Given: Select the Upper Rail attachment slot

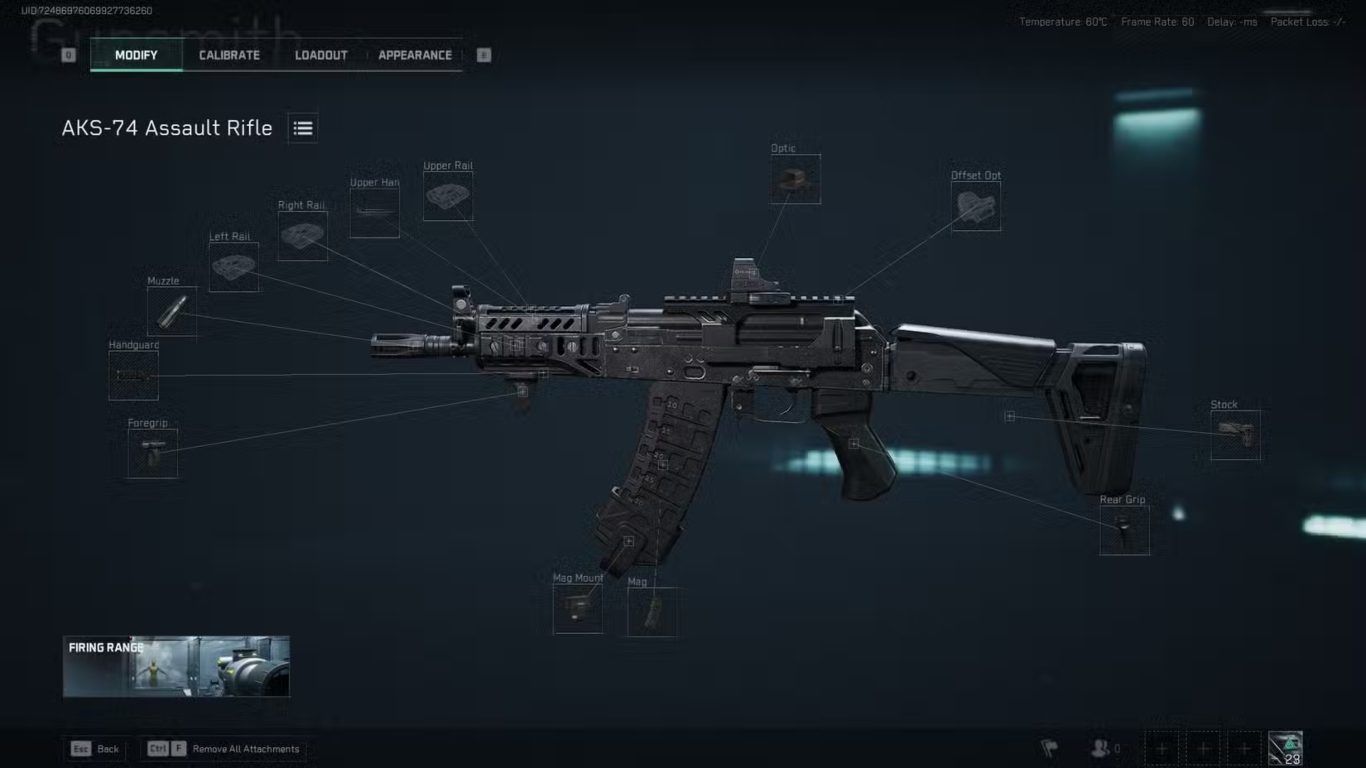Looking at the screenshot, I should tap(448, 196).
